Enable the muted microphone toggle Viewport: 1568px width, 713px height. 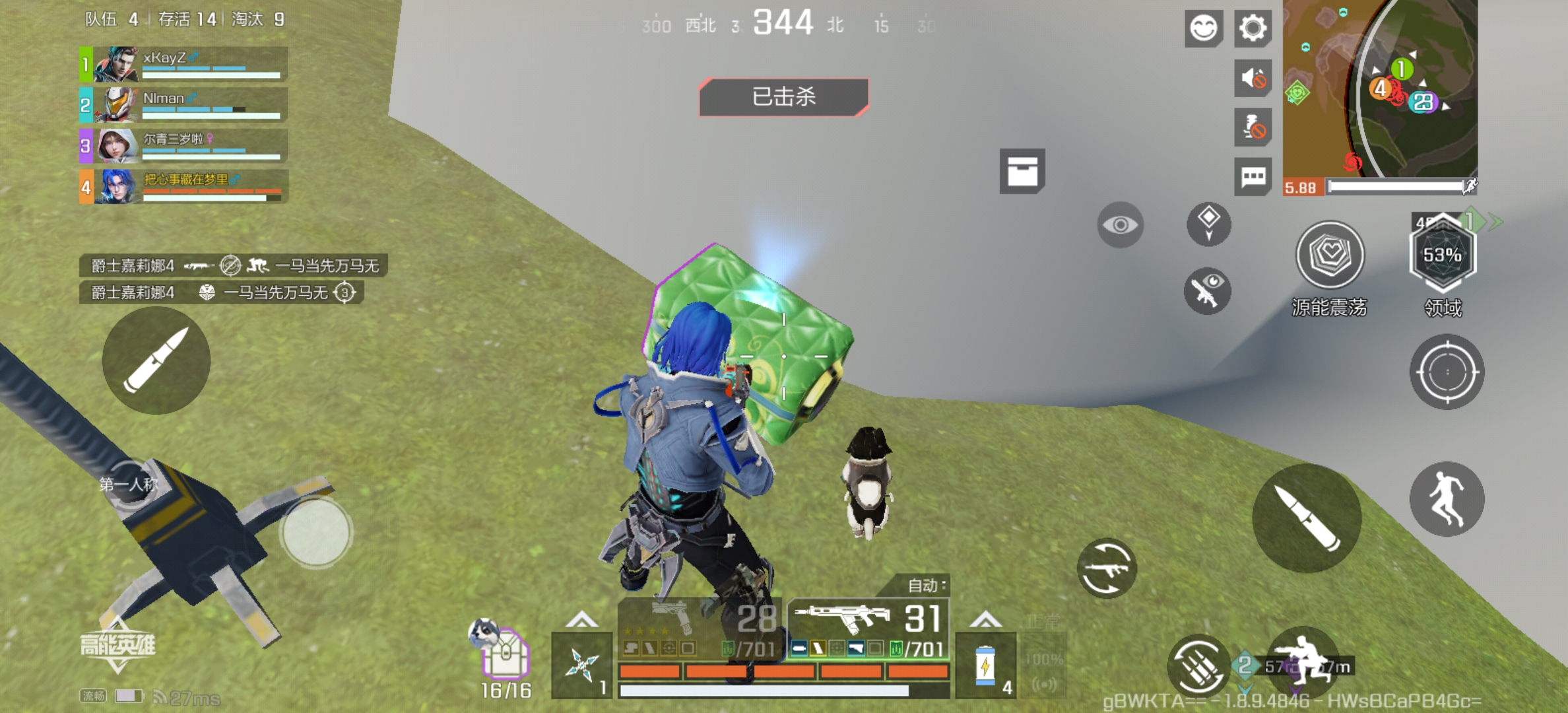(x=1252, y=128)
